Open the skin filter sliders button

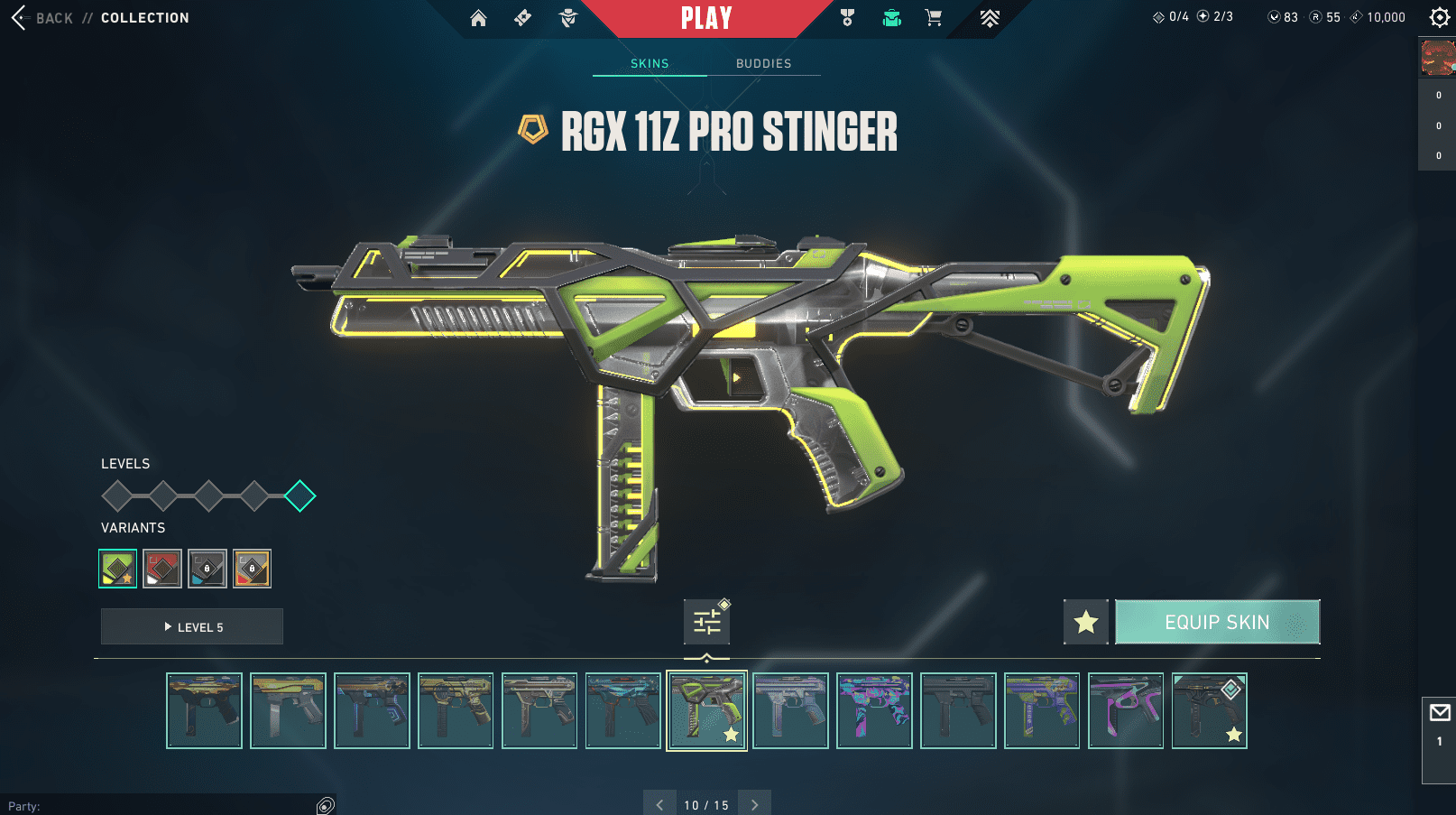[706, 622]
